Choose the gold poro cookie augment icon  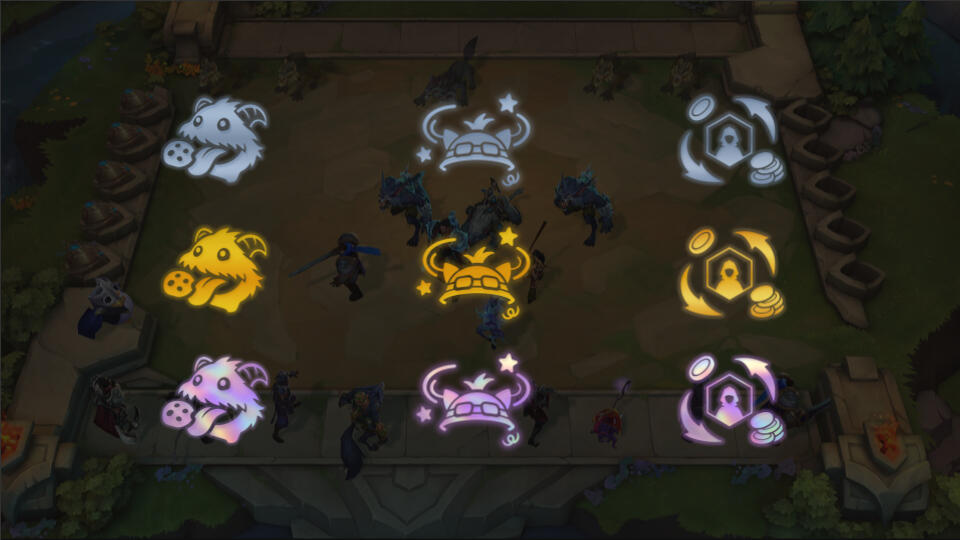pyautogui.click(x=216, y=270)
